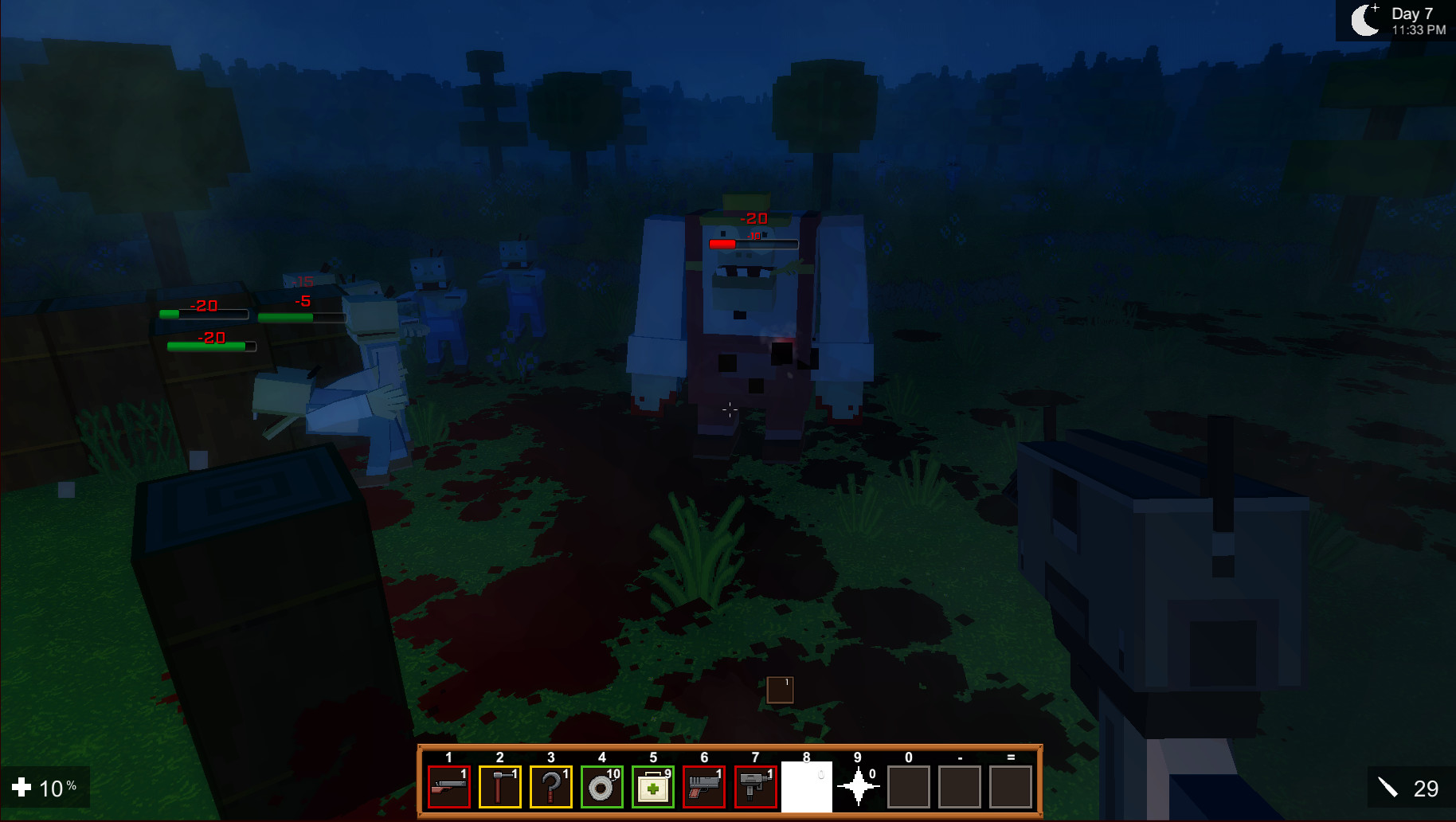Click the dropped item box on the ground

(780, 690)
